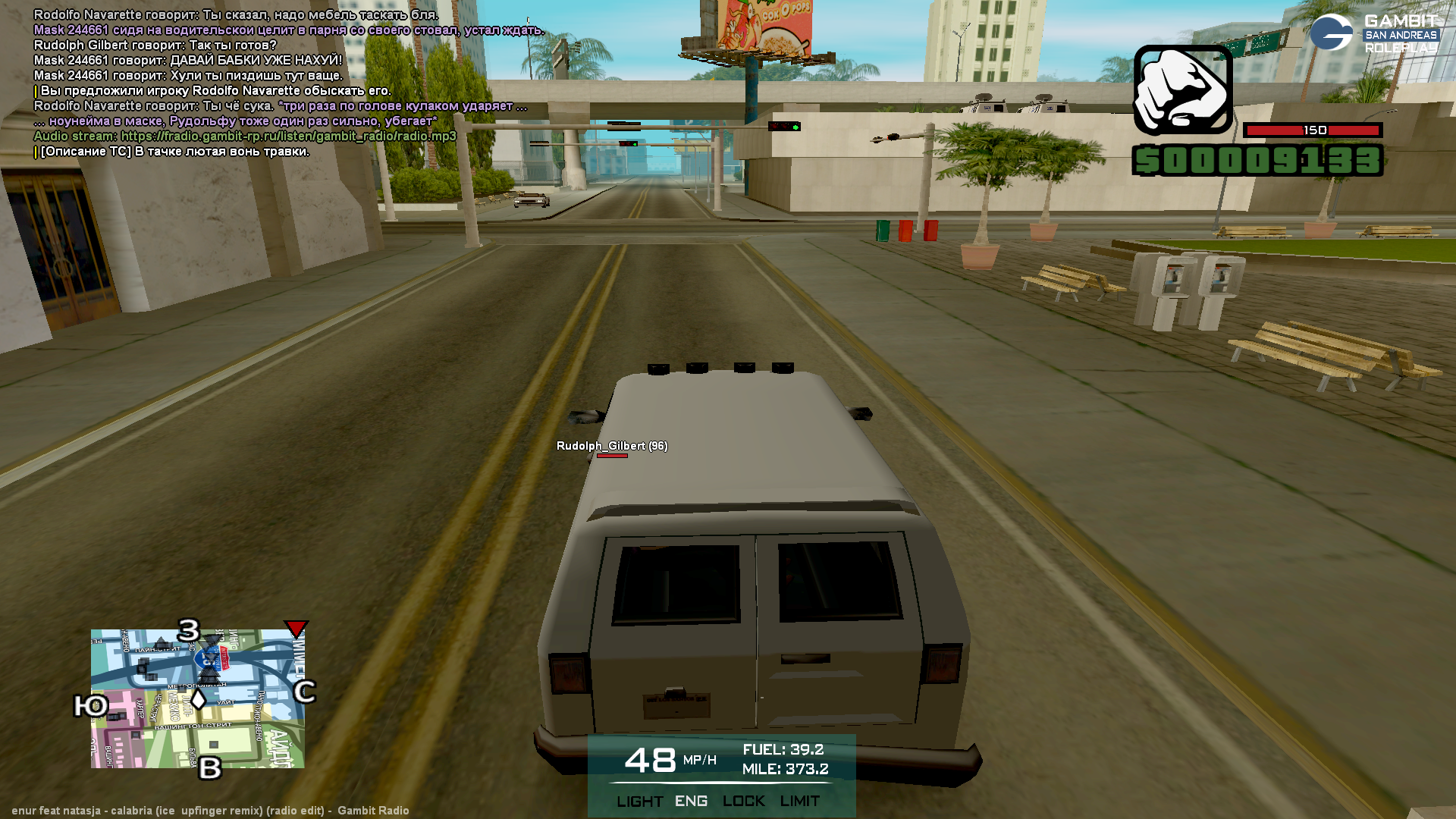Open the minimap radar
Screen dimensions: 1456x819
tap(197, 698)
